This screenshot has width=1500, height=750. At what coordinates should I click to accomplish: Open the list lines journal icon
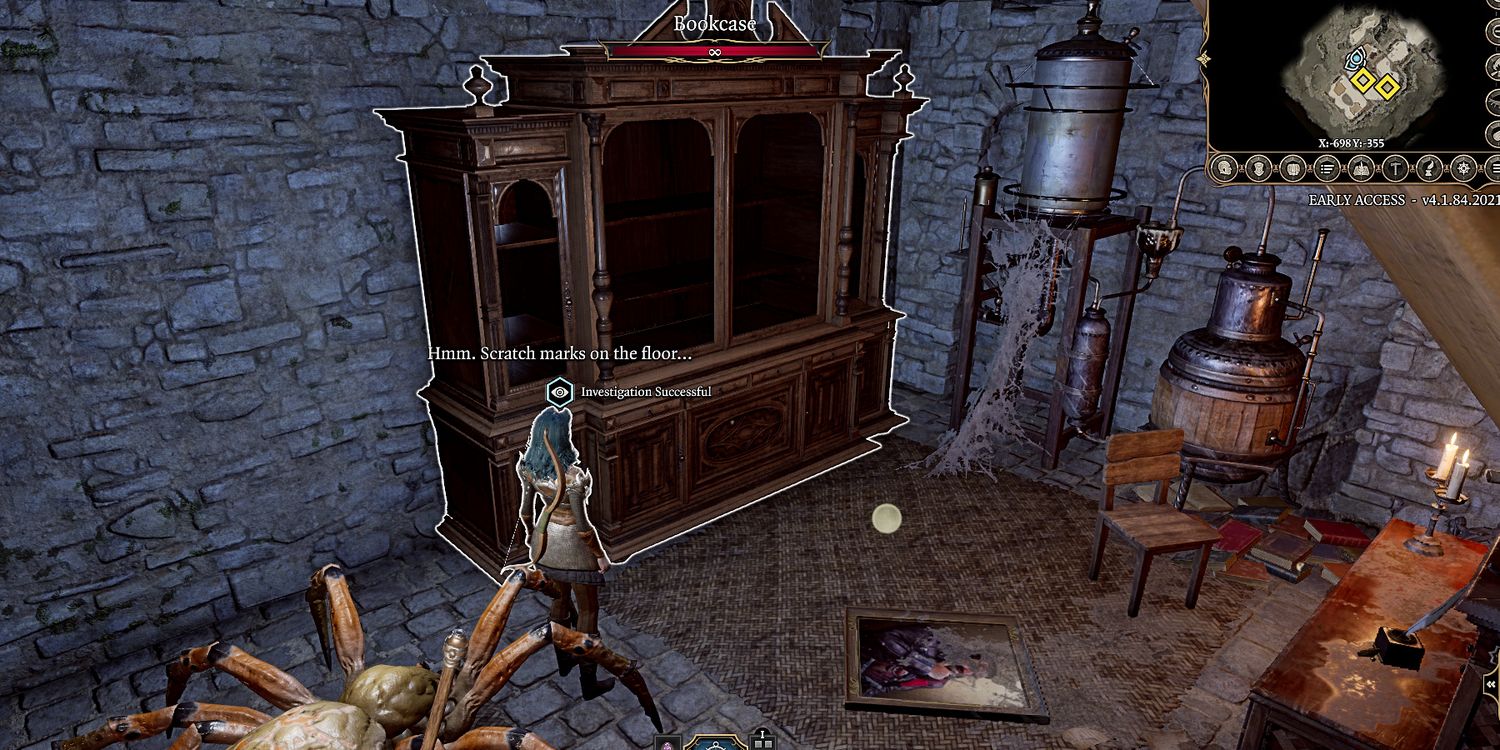tap(1326, 168)
